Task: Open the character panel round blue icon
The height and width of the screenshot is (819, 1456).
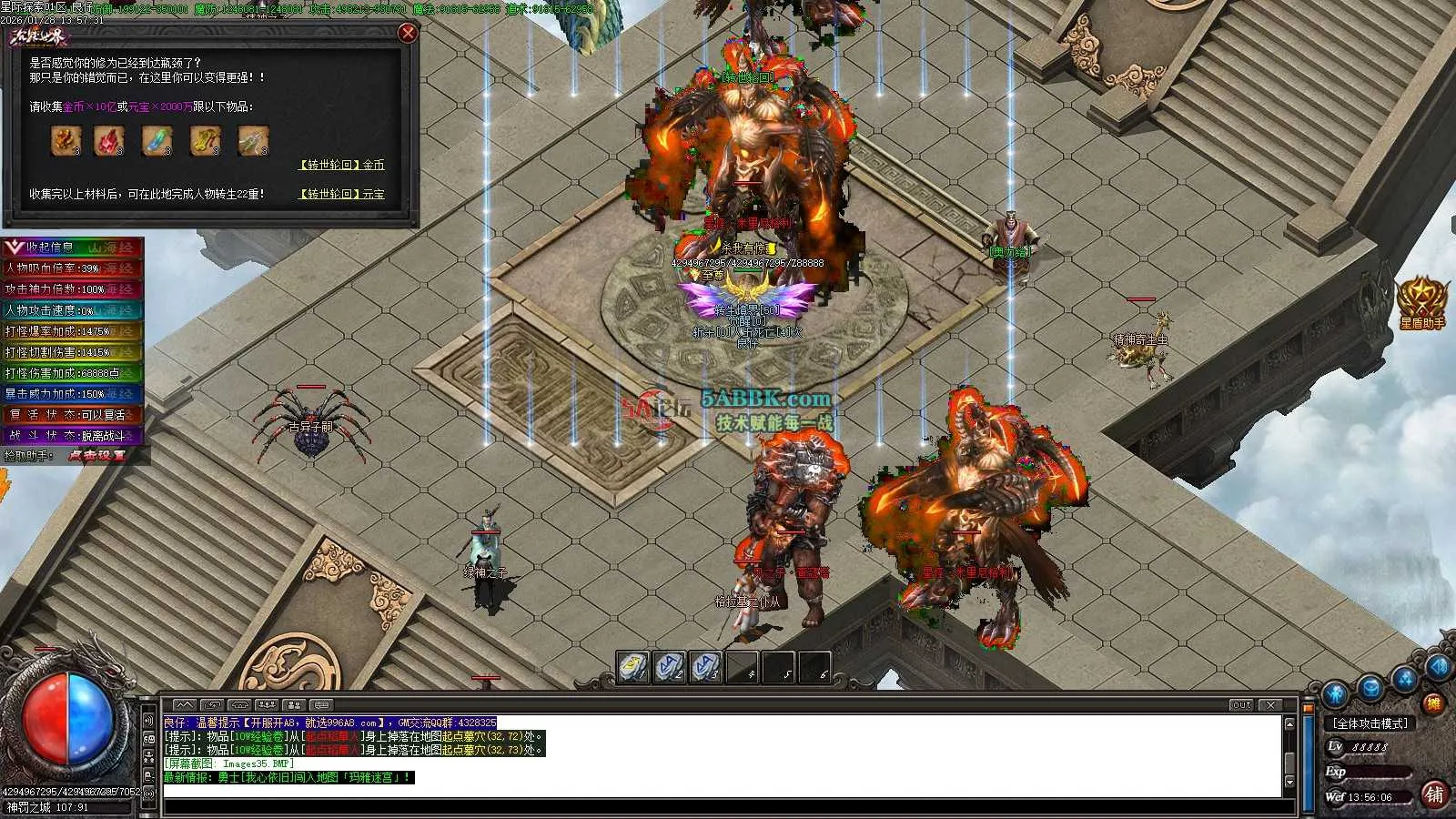Action: [x=1335, y=693]
